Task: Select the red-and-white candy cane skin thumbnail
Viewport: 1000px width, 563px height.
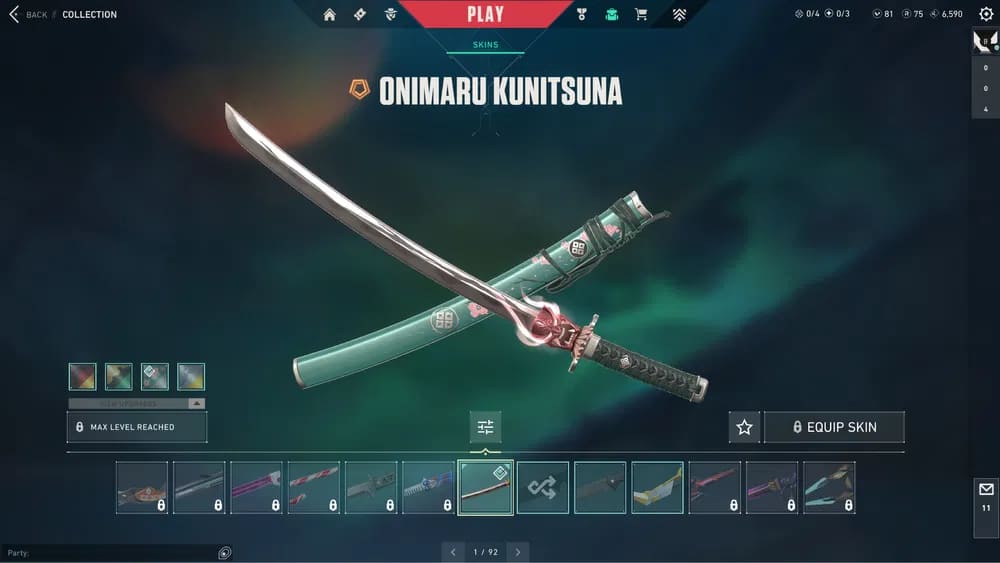Action: pyautogui.click(x=314, y=487)
